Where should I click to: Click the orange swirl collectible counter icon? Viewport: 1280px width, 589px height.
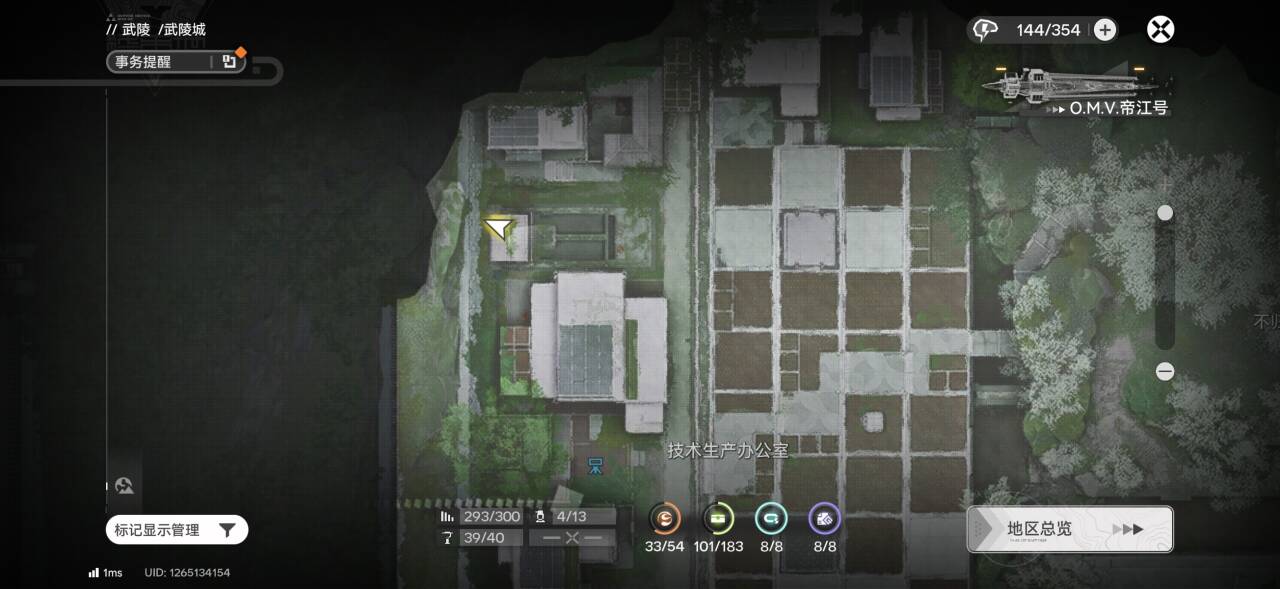pos(665,518)
